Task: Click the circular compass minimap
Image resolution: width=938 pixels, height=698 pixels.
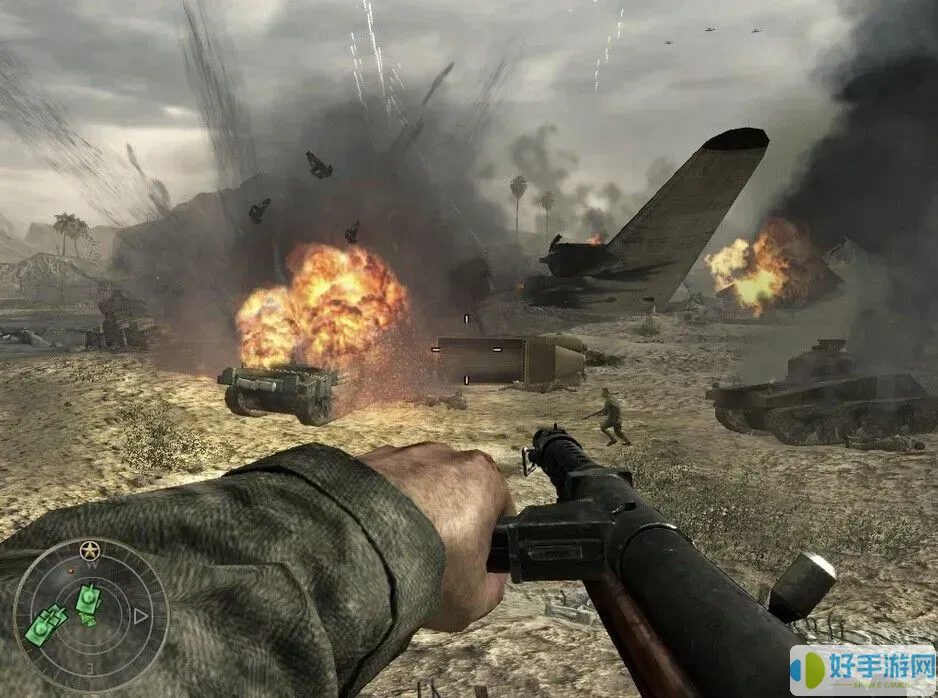Action: point(91,616)
